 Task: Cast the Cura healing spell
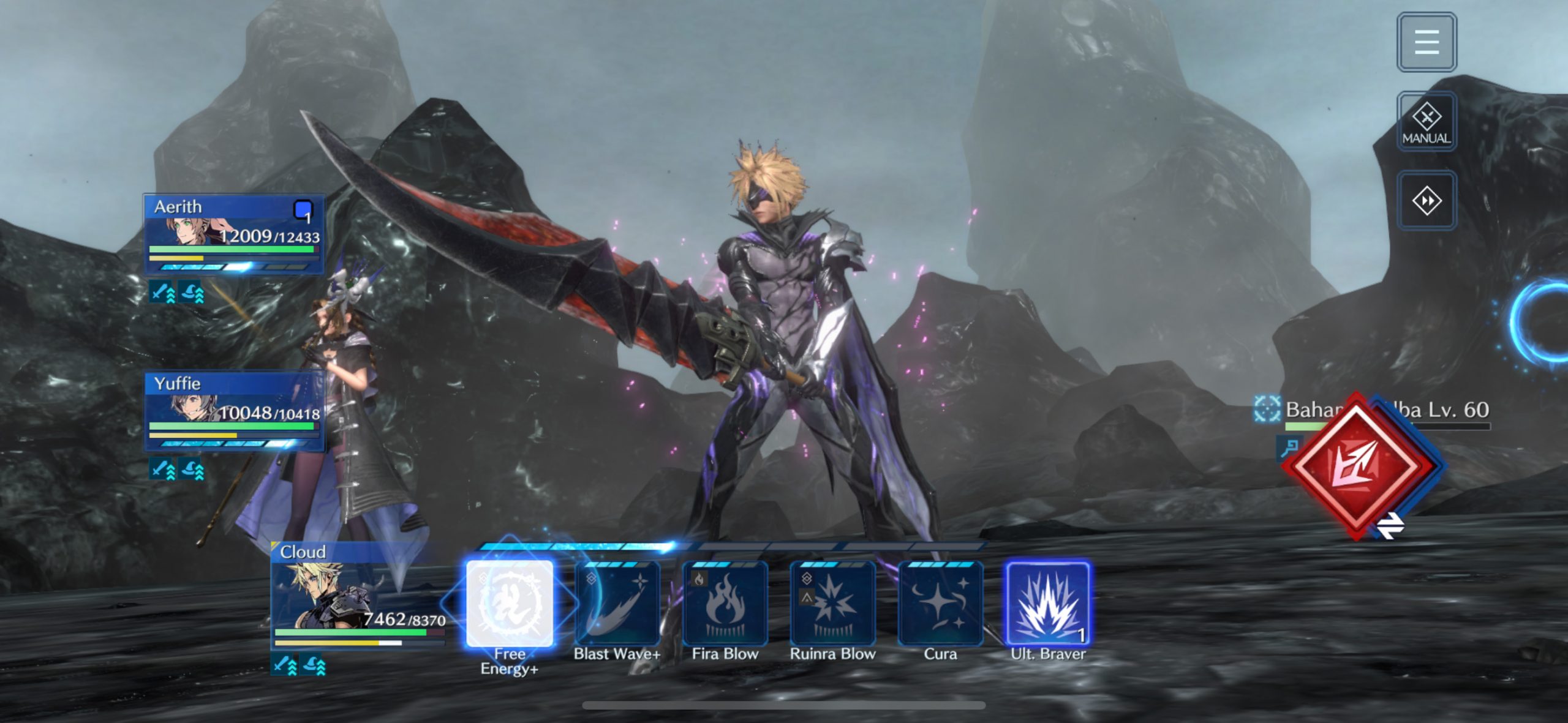click(940, 604)
